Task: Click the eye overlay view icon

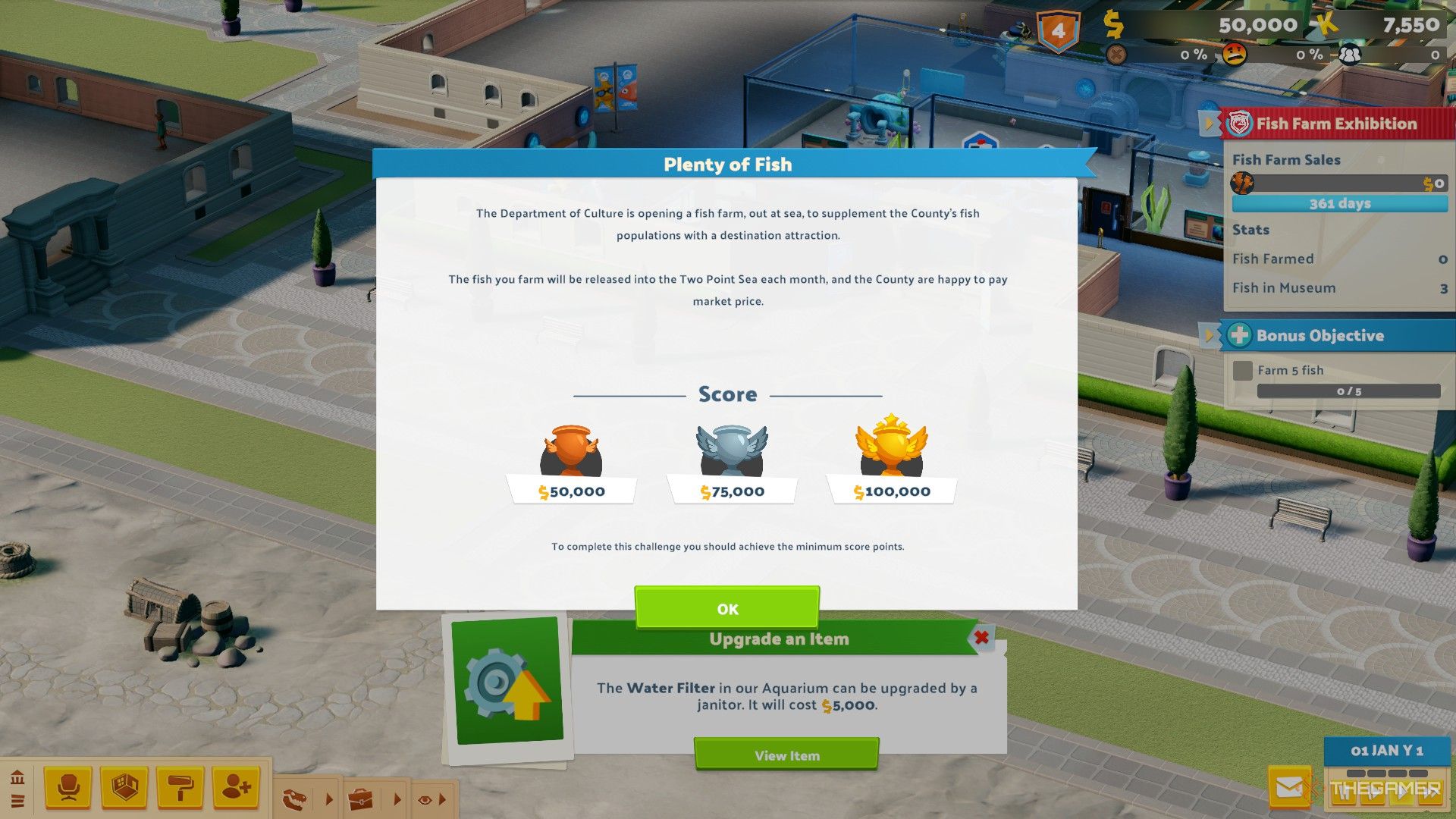Action: [x=423, y=799]
